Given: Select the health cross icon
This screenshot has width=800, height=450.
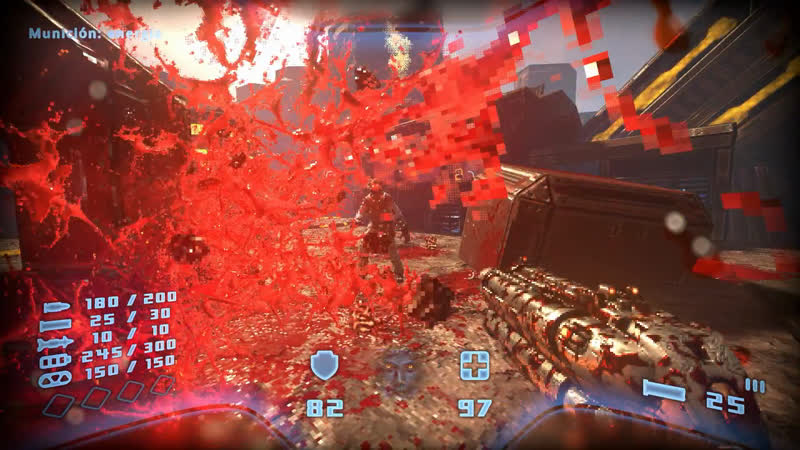Looking at the screenshot, I should [473, 365].
